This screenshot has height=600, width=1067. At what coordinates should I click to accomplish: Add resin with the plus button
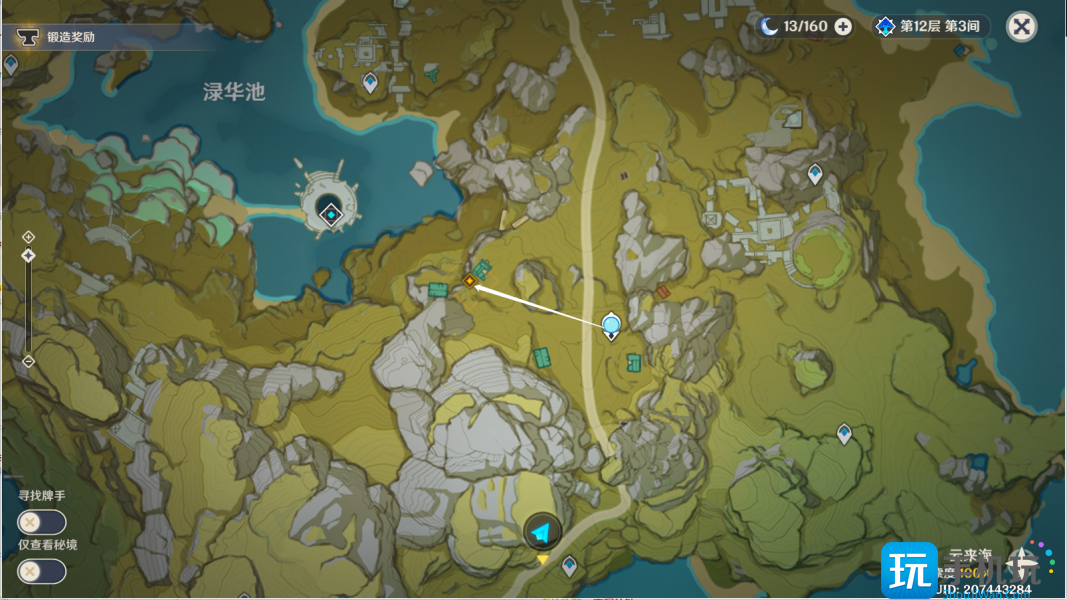(x=843, y=26)
